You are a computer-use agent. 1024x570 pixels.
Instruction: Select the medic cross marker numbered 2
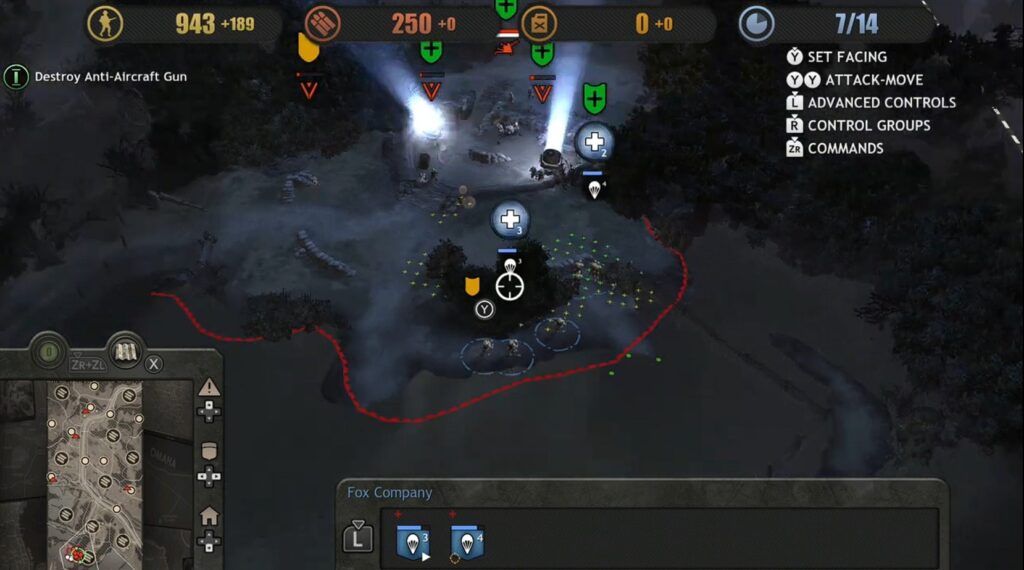pyautogui.click(x=594, y=141)
